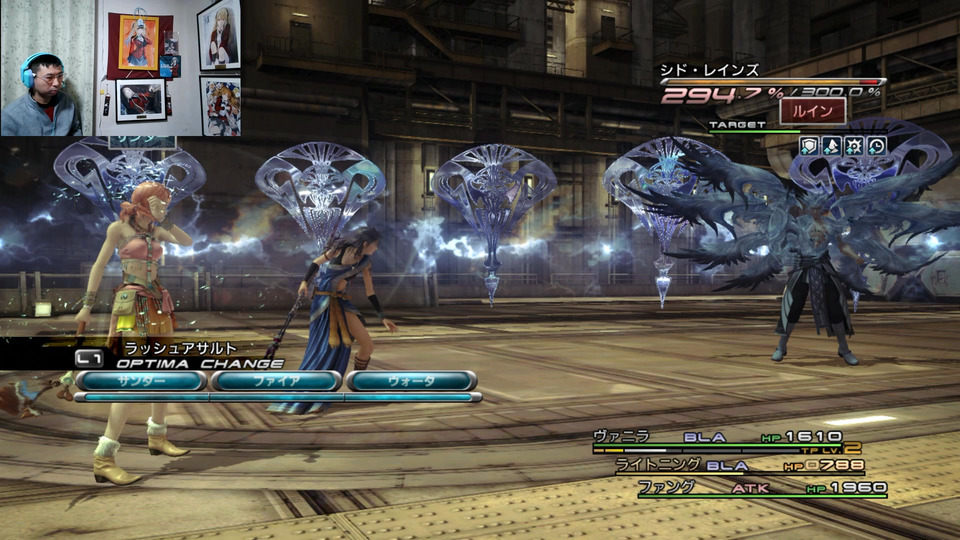
Task: Select the サンダー (Thunder) command
Action: pyautogui.click(x=140, y=381)
